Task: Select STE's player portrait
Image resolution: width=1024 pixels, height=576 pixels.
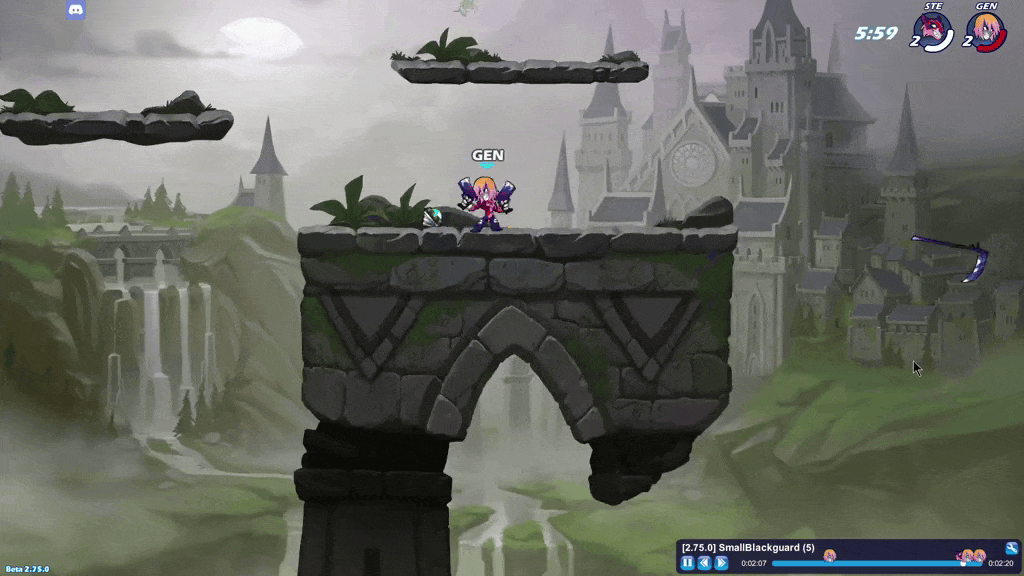Action: 934,31
